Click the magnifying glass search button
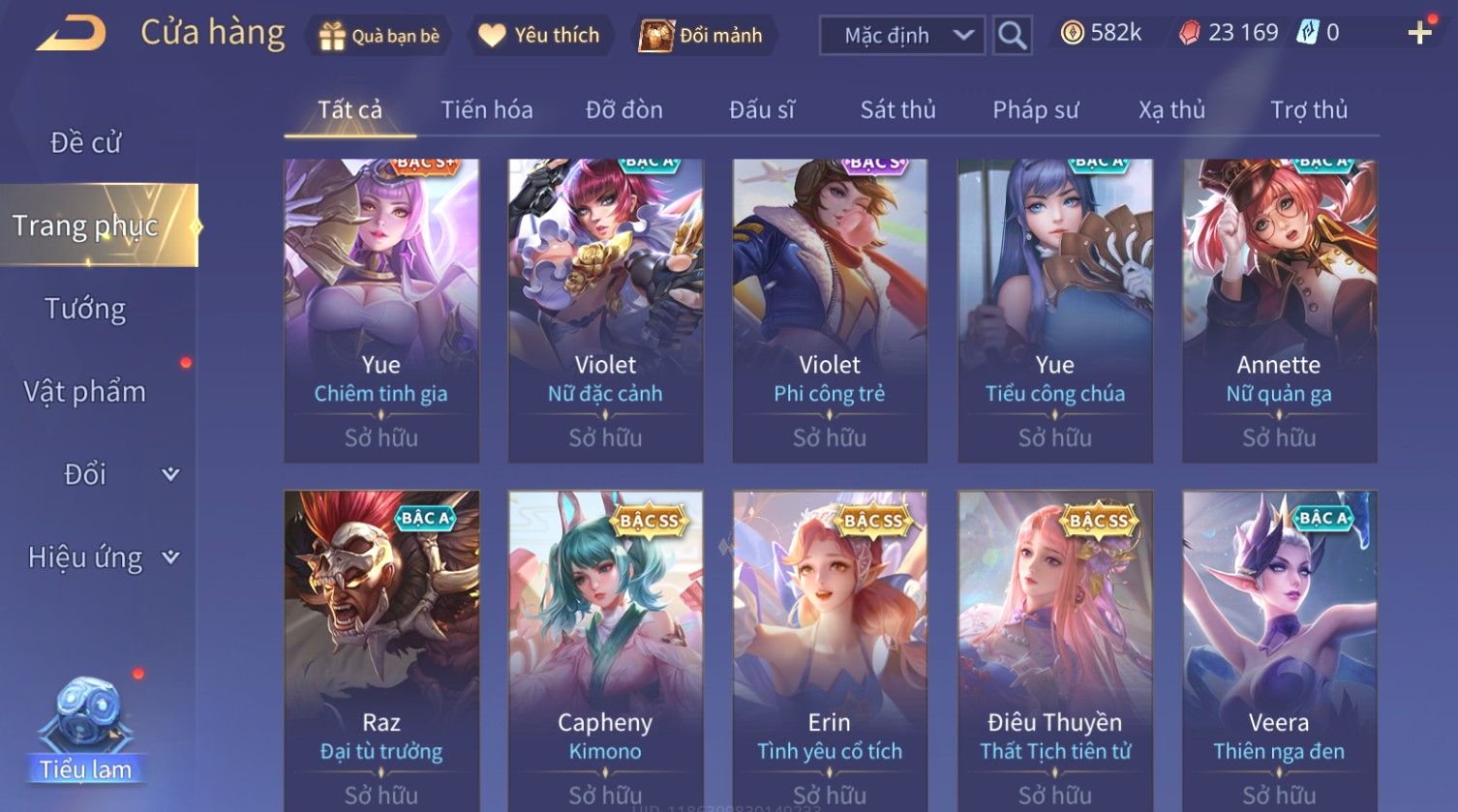This screenshot has width=1458, height=812. point(1012,36)
